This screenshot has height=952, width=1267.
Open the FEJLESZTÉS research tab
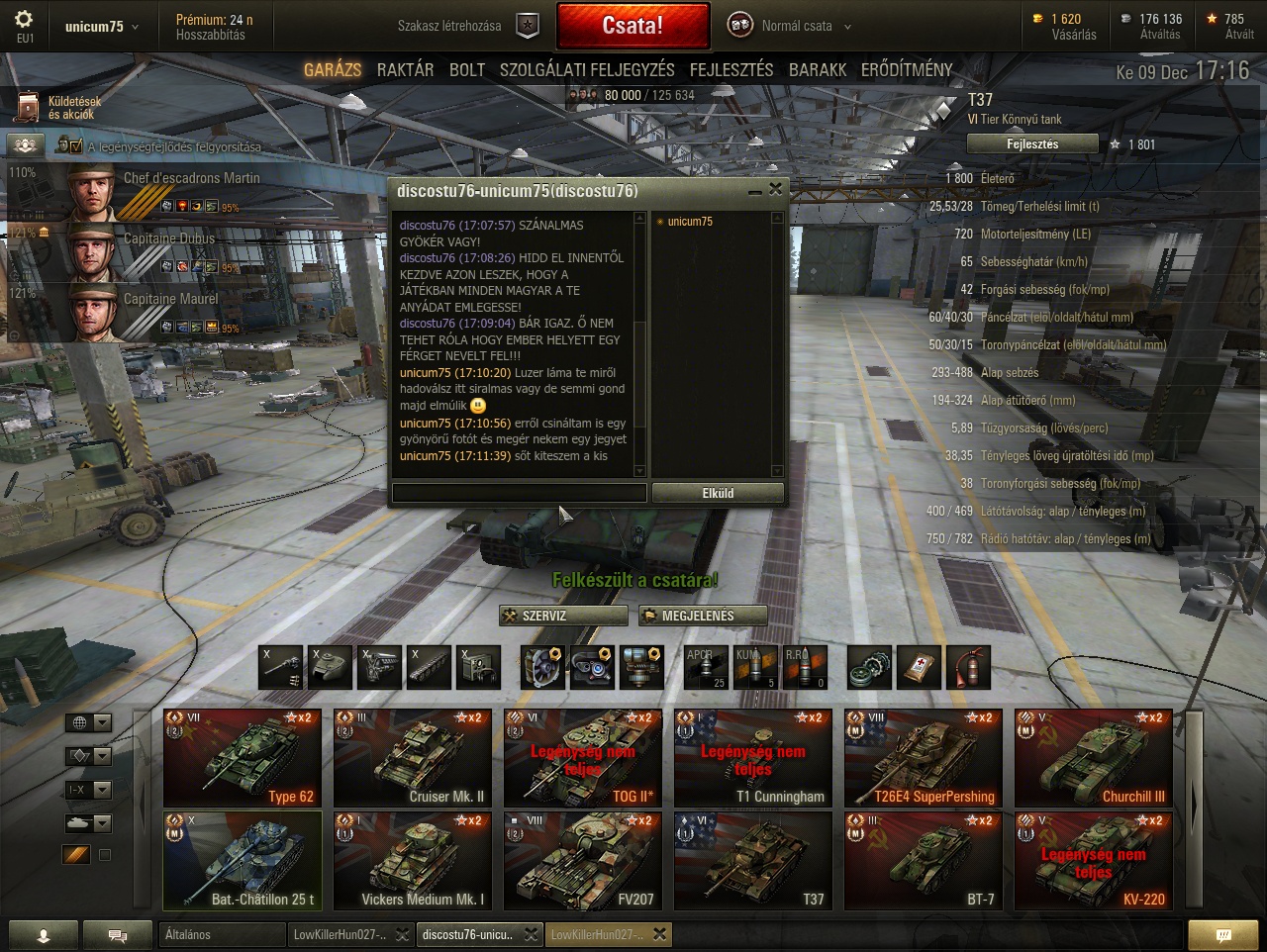point(731,69)
